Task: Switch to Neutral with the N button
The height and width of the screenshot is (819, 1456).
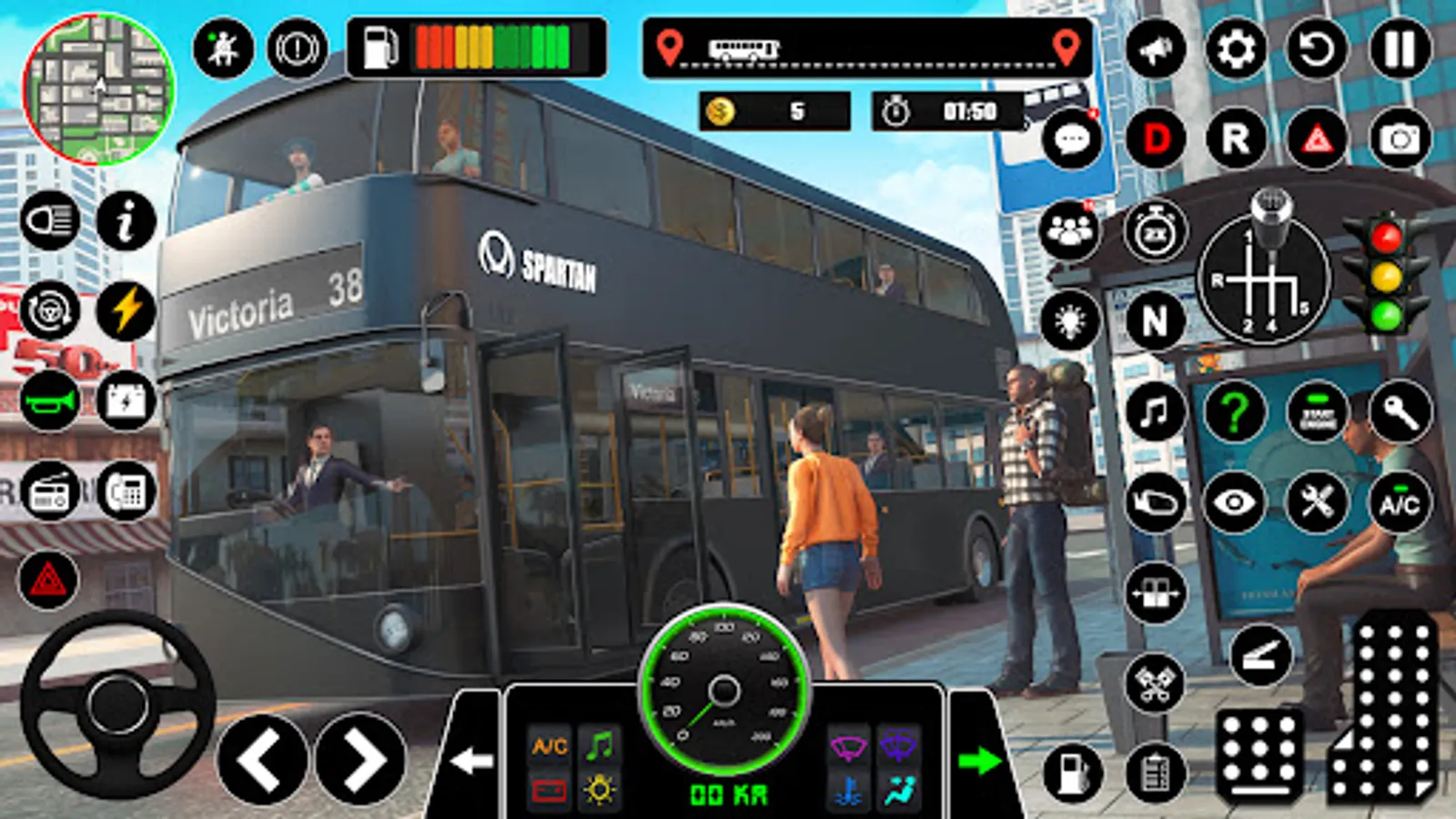Action: pyautogui.click(x=1154, y=320)
